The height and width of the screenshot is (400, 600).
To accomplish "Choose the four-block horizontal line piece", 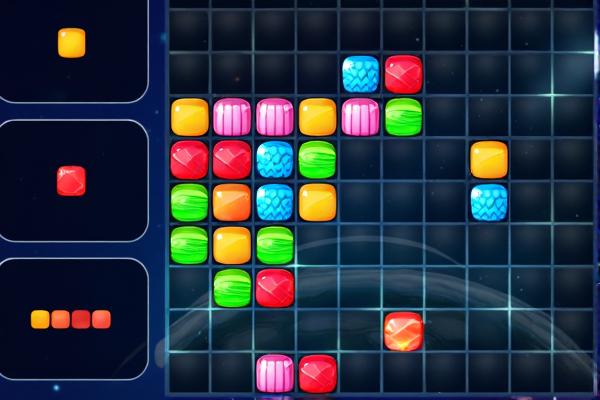I will [x=70, y=319].
